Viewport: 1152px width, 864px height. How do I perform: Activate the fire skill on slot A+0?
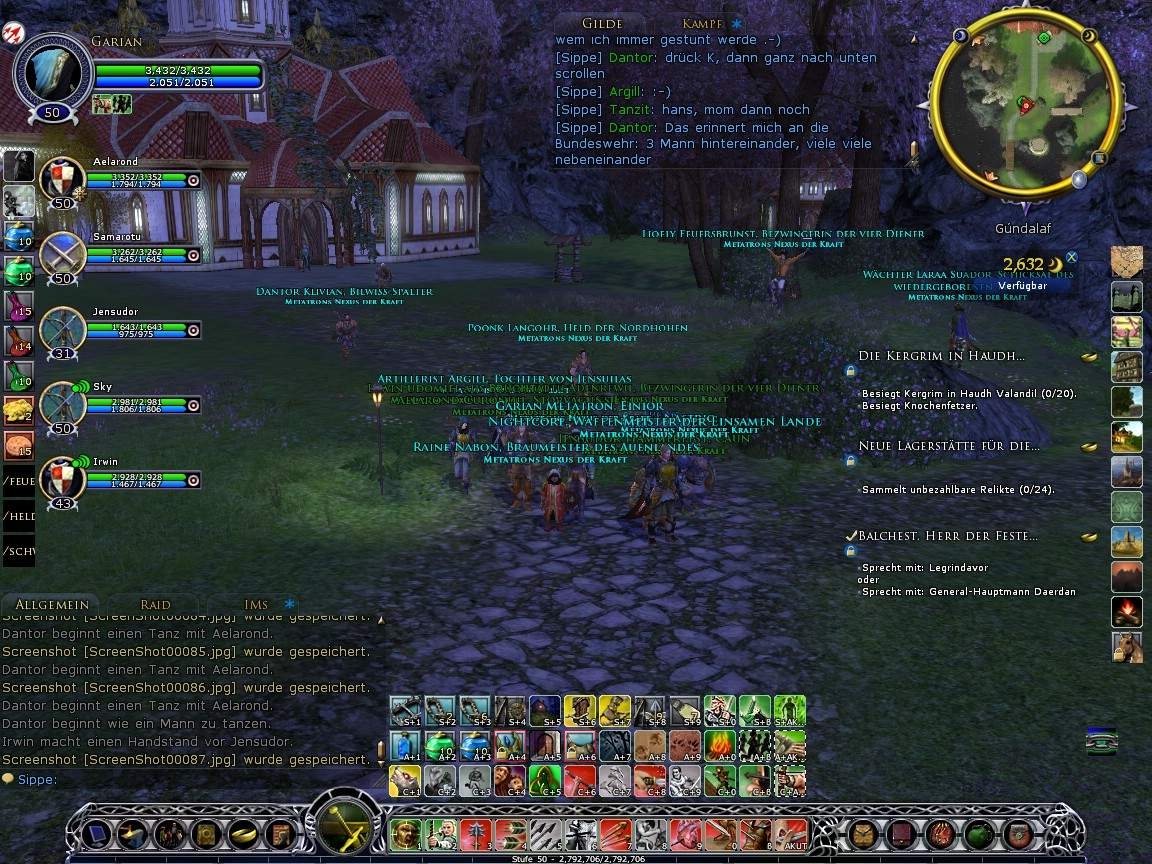click(x=720, y=745)
